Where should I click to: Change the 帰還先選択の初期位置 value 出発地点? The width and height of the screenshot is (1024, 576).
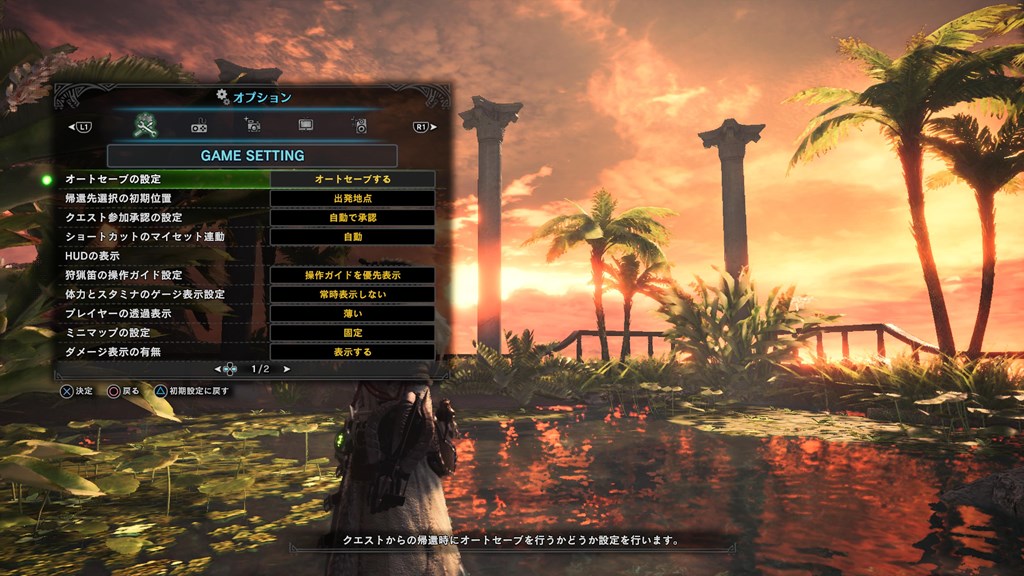tap(353, 198)
